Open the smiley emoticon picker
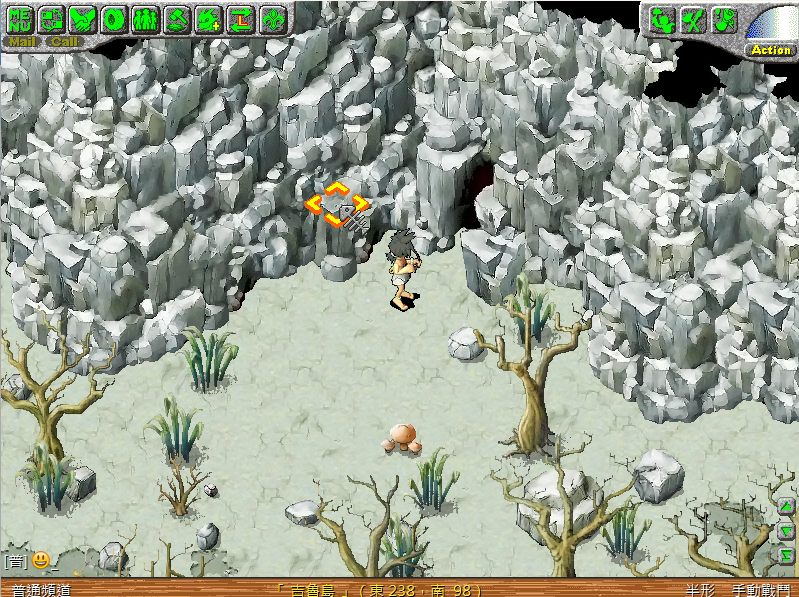 [x=41, y=560]
